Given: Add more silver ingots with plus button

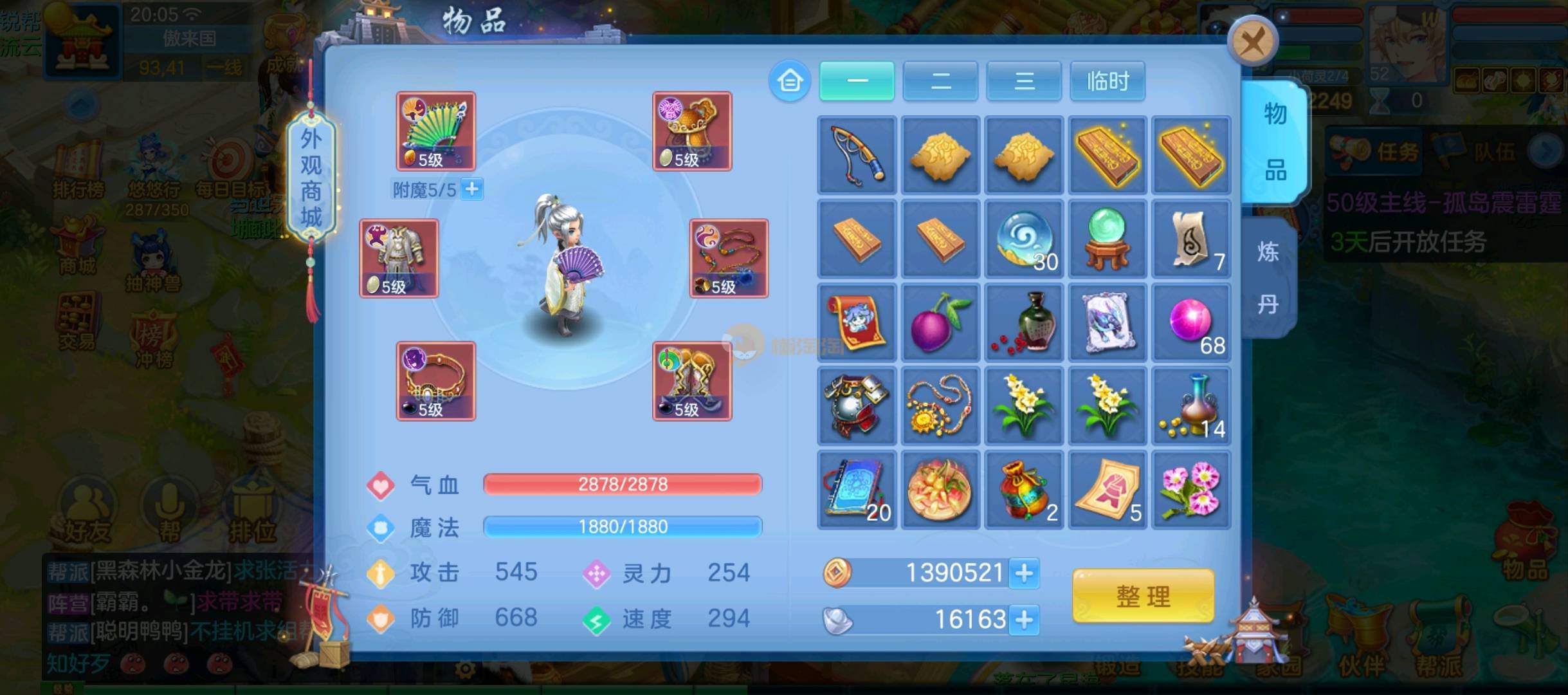Looking at the screenshot, I should 1024,620.
